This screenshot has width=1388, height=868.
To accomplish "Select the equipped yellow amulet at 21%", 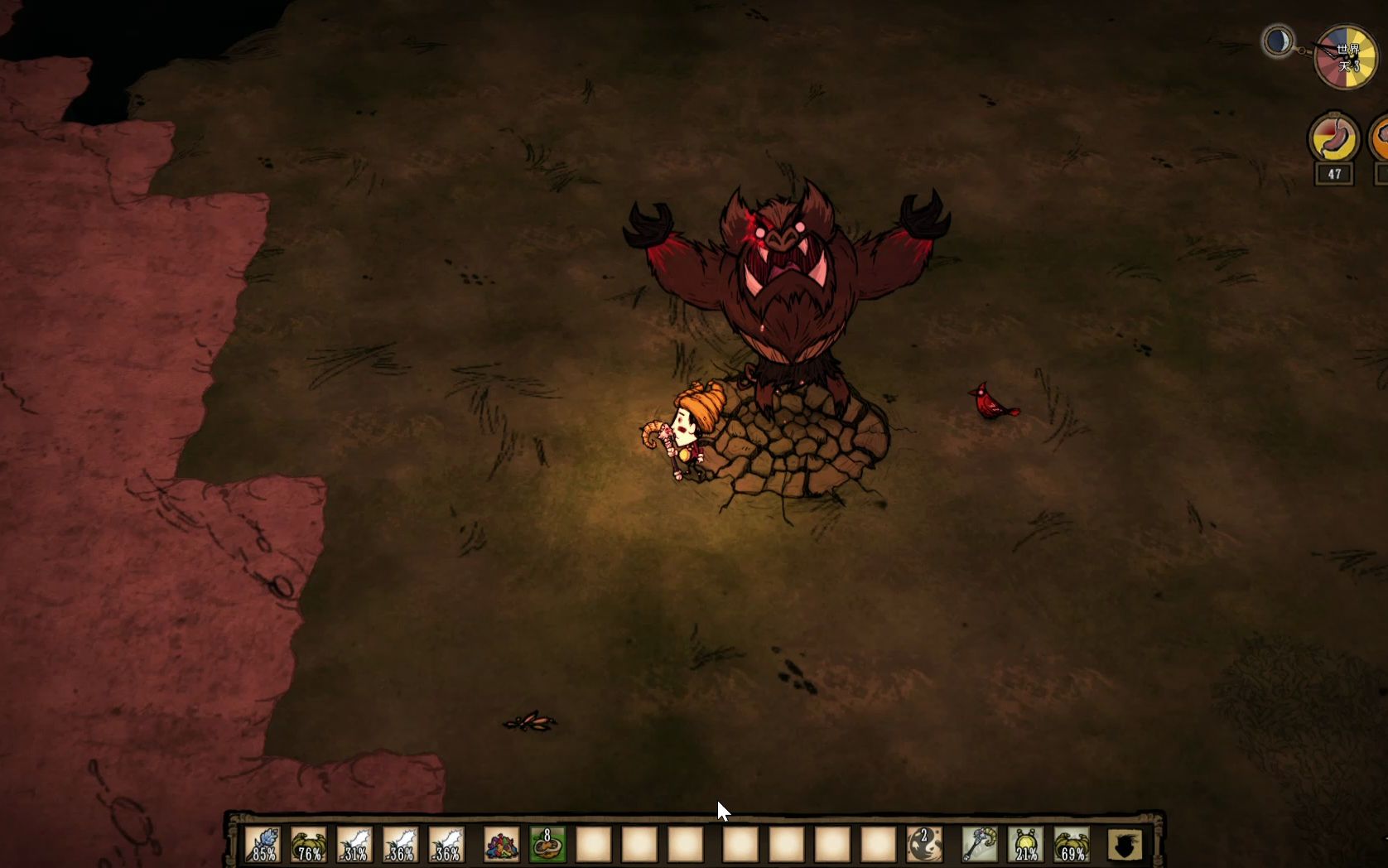I will [x=1026, y=845].
